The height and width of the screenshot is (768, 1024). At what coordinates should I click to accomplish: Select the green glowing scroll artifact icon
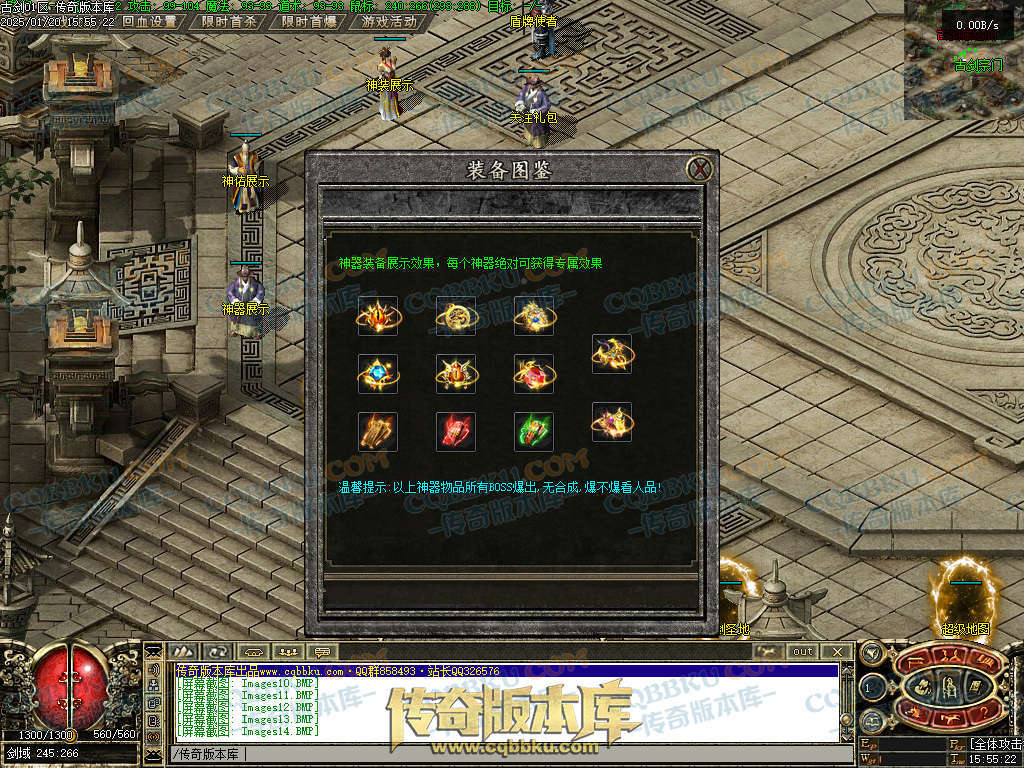coord(534,432)
